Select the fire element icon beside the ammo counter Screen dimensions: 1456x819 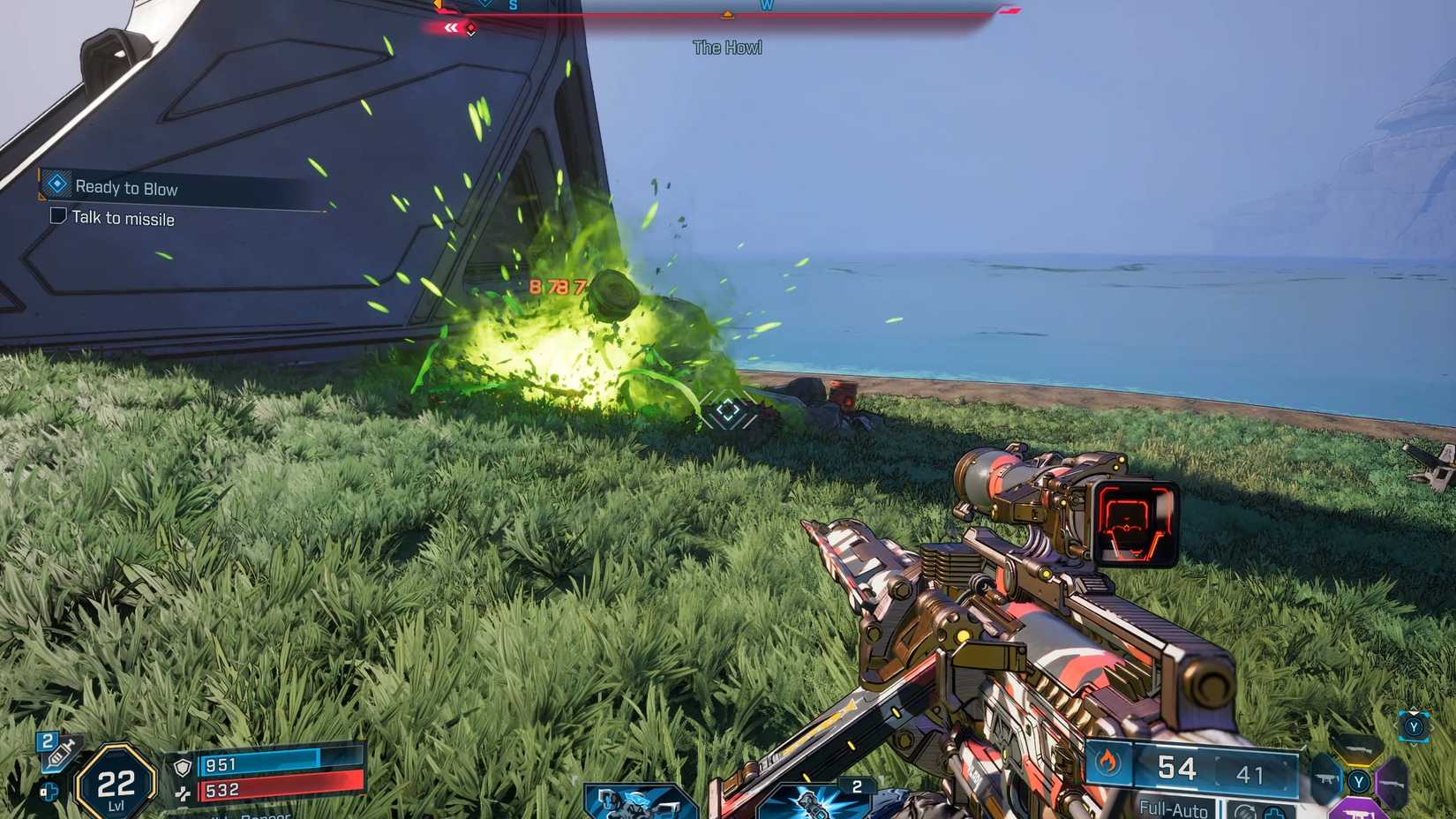pos(1107,764)
